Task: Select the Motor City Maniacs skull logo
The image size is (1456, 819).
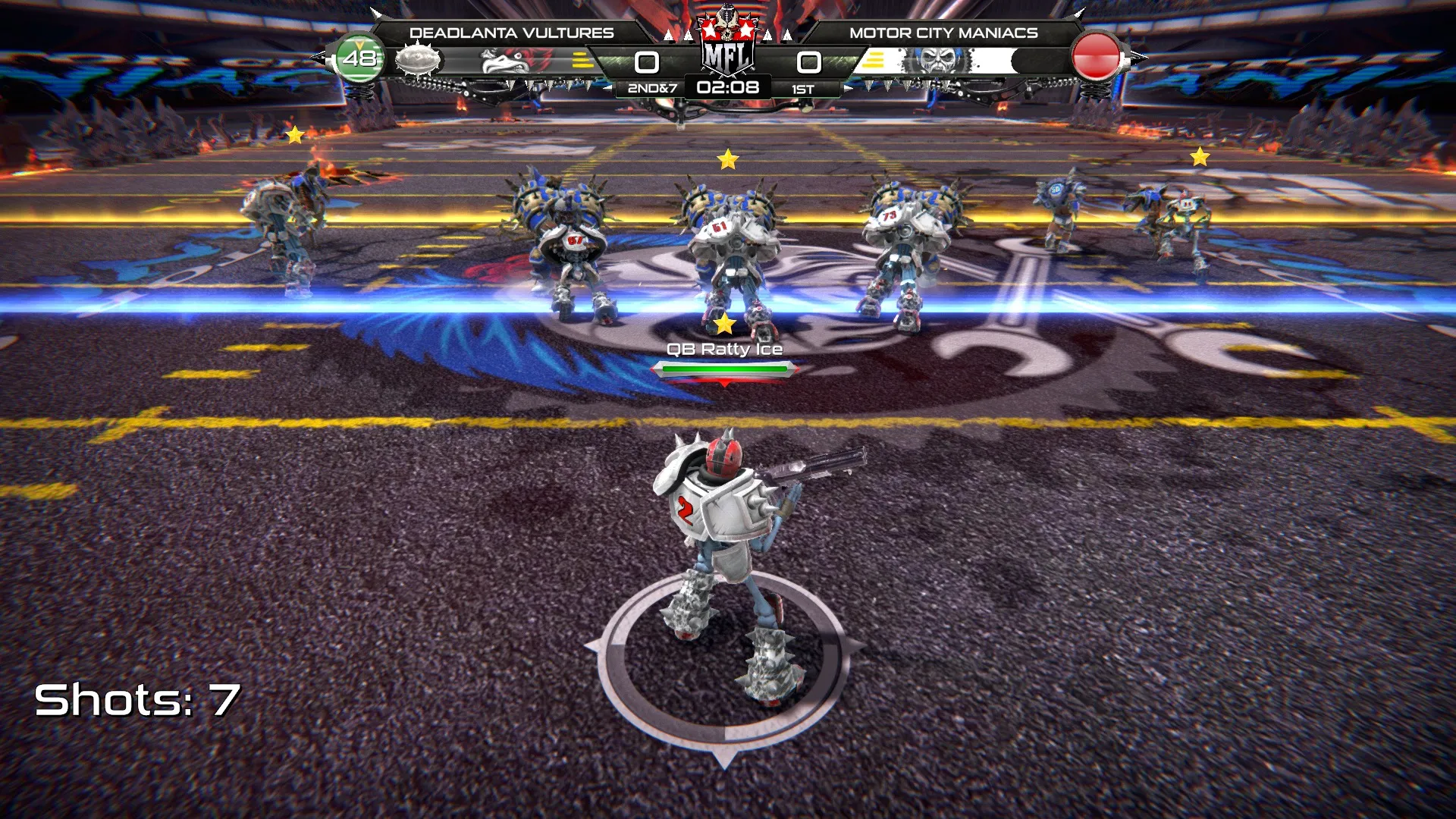Action: [939, 61]
